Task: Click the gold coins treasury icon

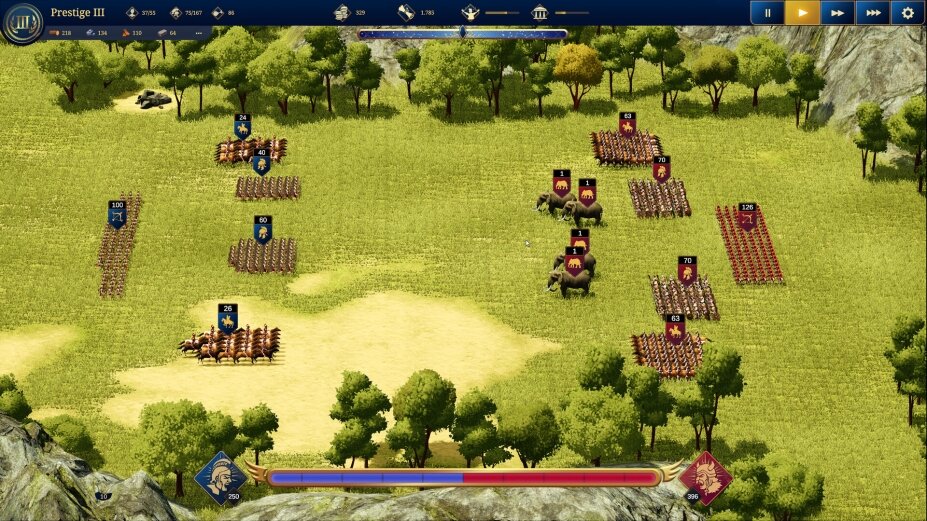Action: (342, 13)
